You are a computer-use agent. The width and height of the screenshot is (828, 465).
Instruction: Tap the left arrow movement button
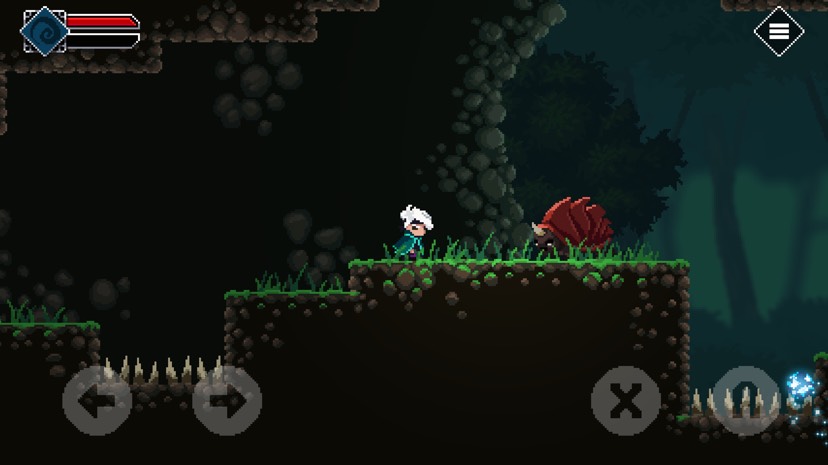pyautogui.click(x=97, y=401)
